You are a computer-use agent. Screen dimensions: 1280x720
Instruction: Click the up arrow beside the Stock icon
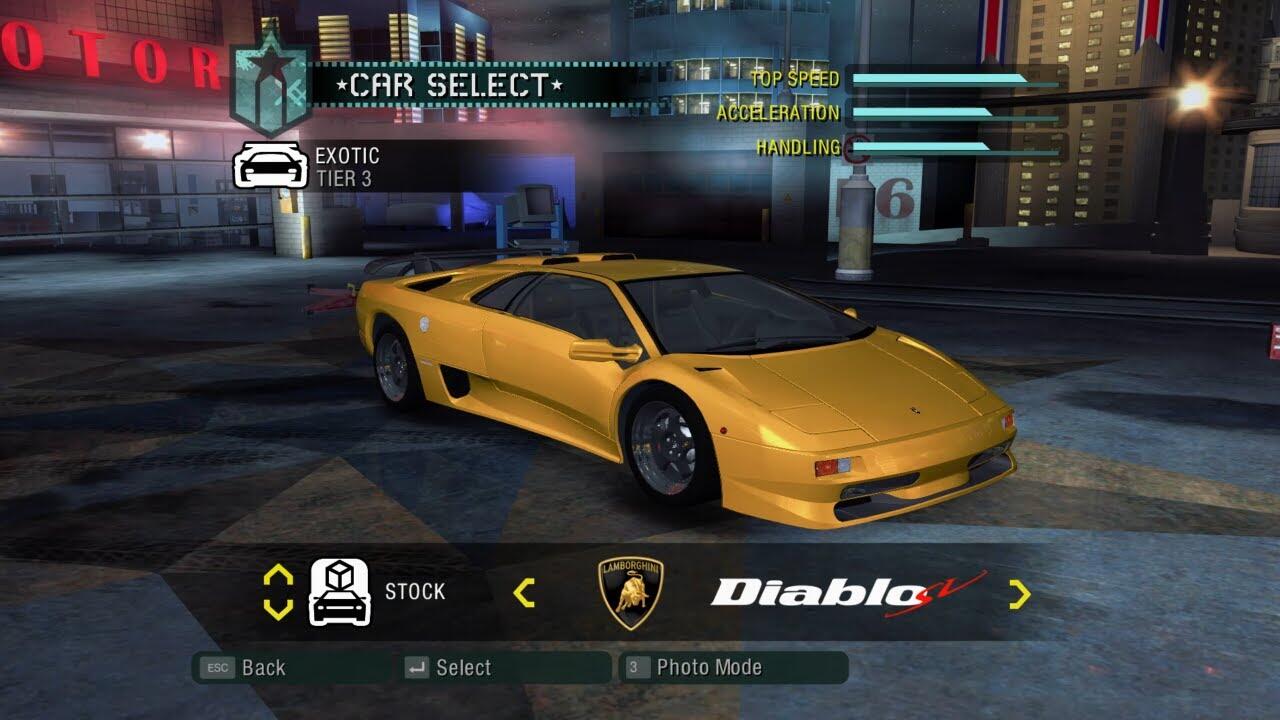coord(278,576)
